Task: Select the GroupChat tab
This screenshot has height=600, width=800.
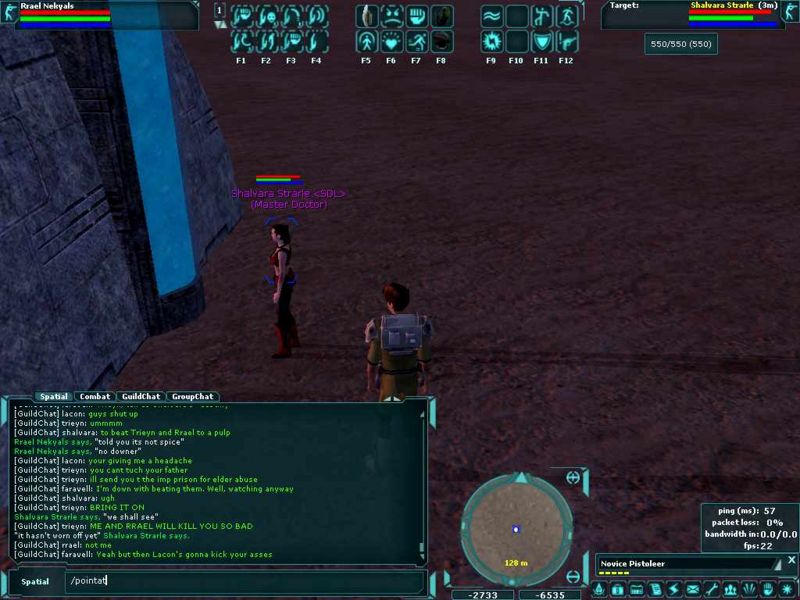Action: point(191,397)
